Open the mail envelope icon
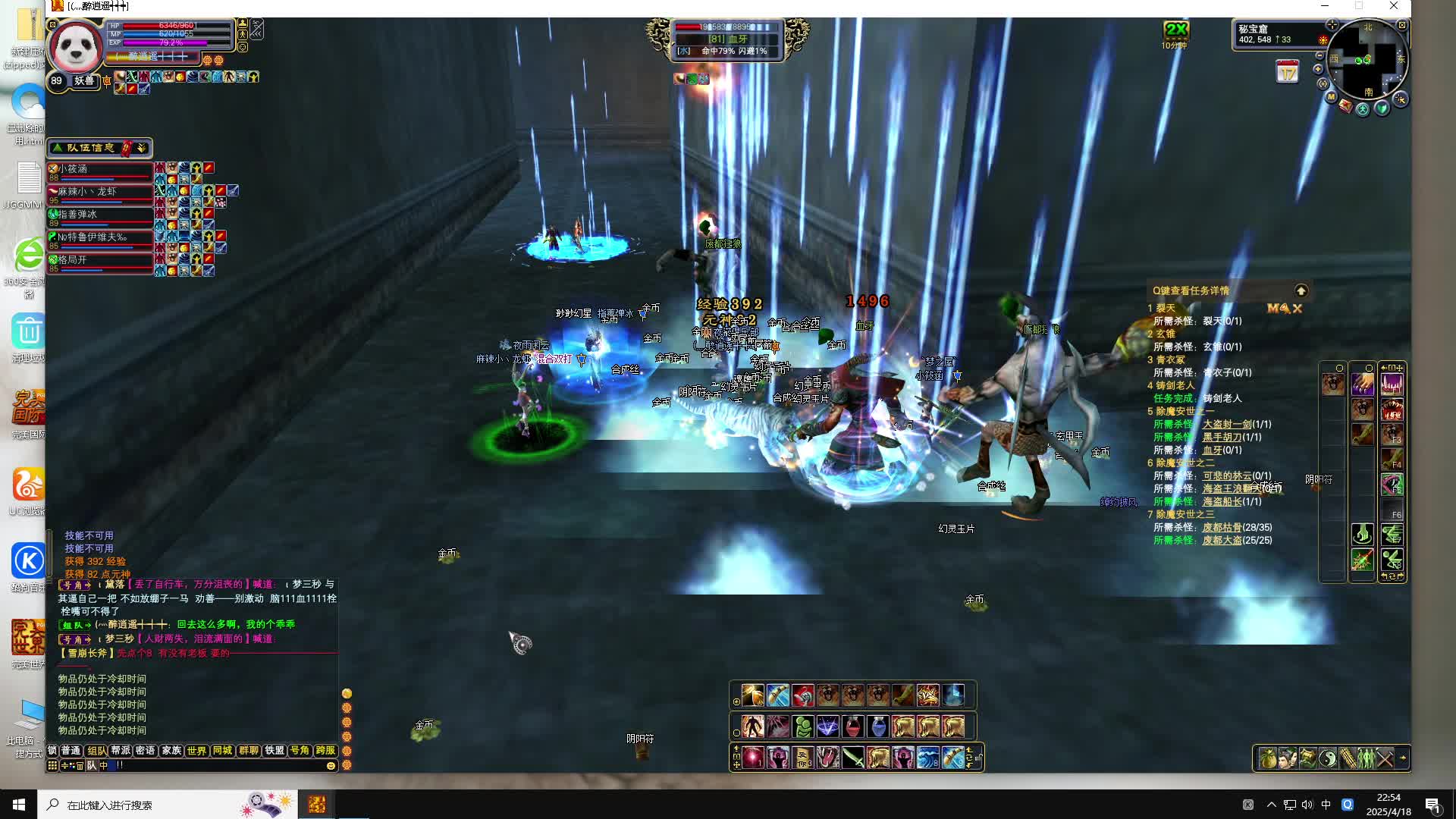 pyautogui.click(x=1345, y=106)
